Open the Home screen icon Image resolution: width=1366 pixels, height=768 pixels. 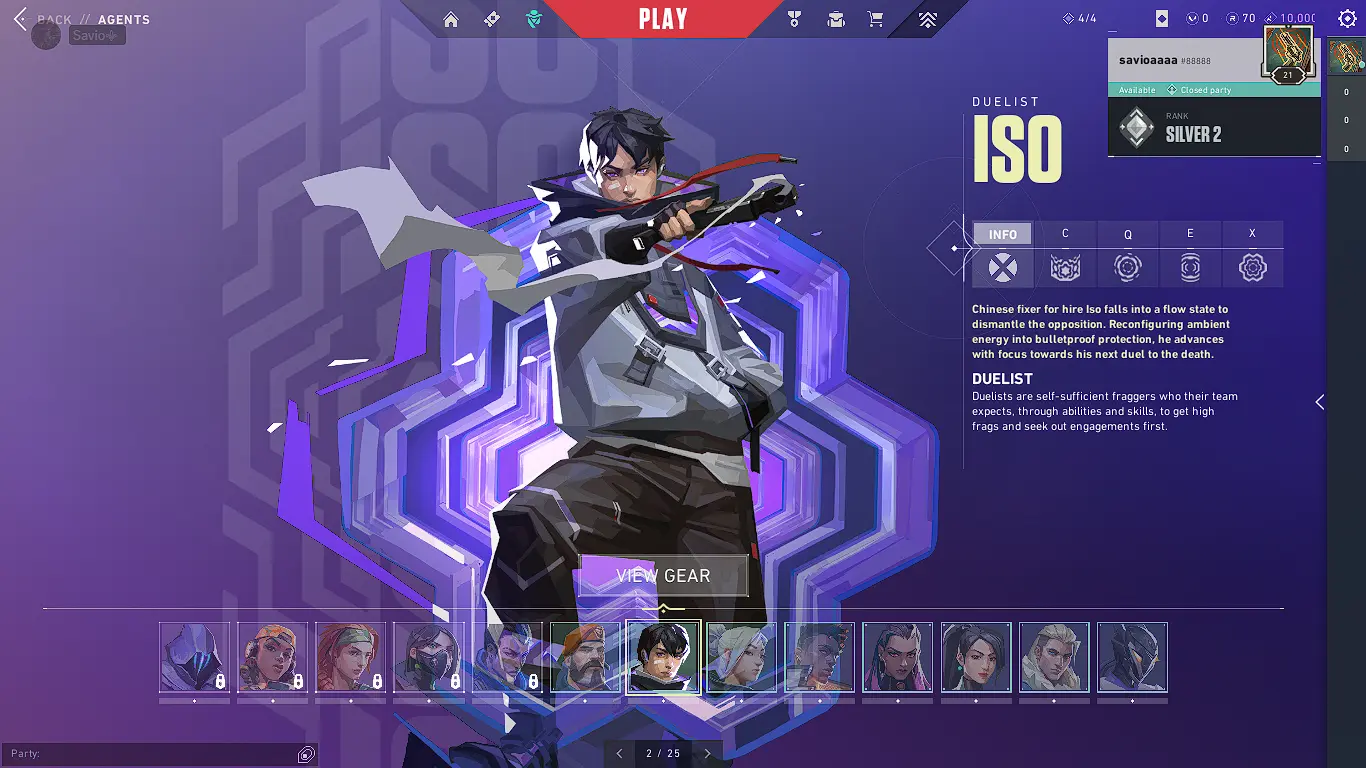(451, 18)
